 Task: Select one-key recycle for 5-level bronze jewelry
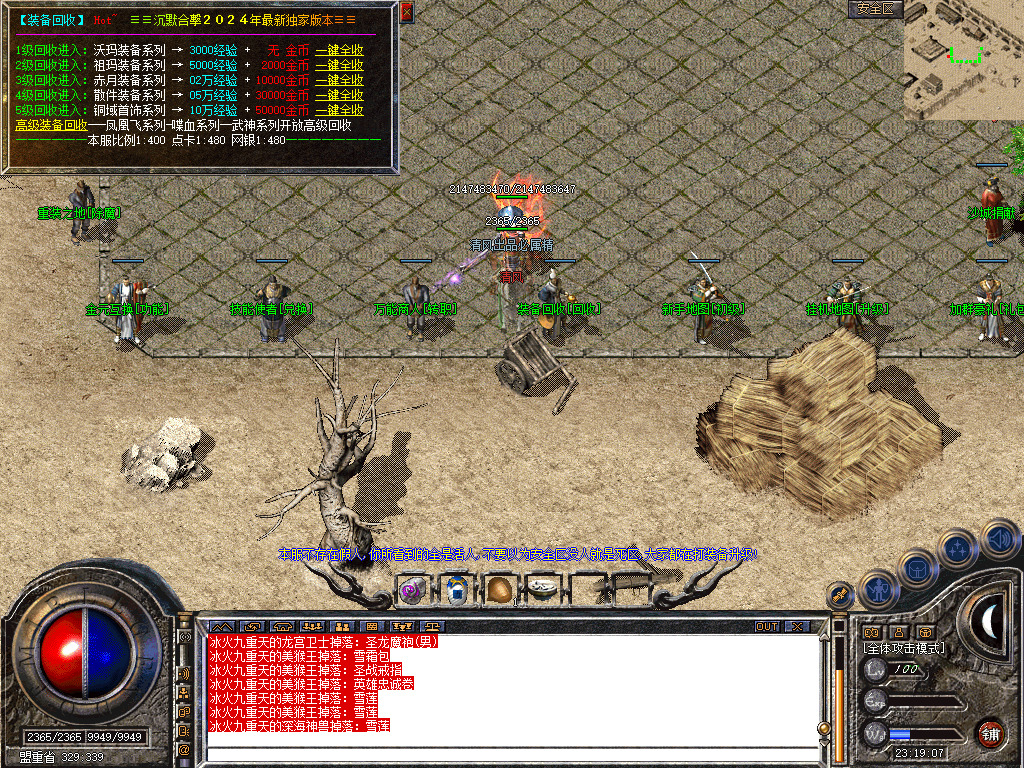pyautogui.click(x=339, y=110)
